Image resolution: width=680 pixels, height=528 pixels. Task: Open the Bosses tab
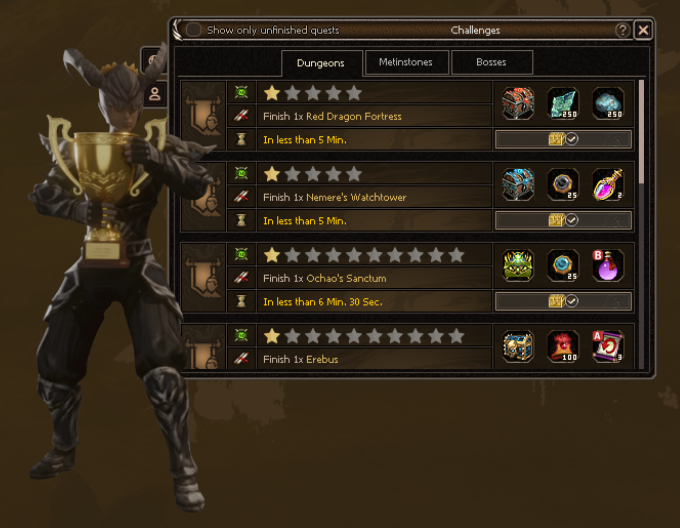click(491, 62)
